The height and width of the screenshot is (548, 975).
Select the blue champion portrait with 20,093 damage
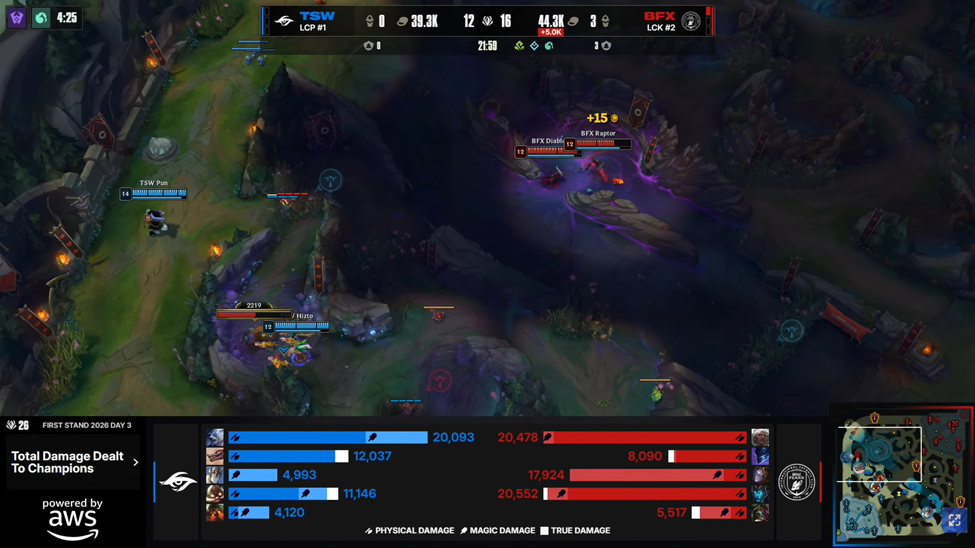215,438
